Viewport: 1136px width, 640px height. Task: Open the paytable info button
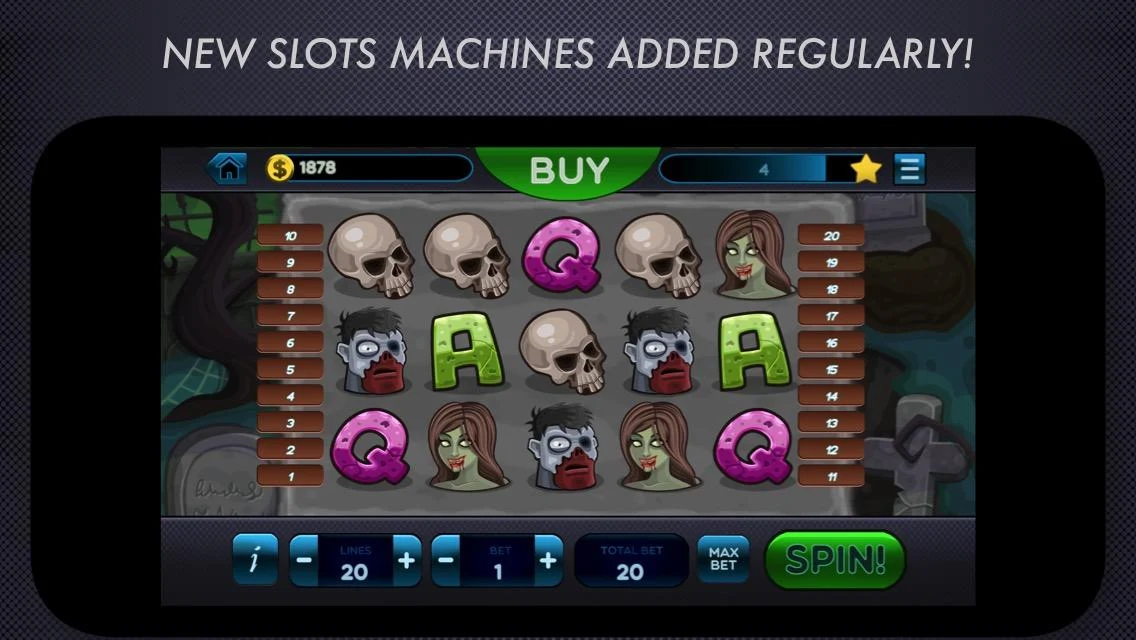click(255, 560)
